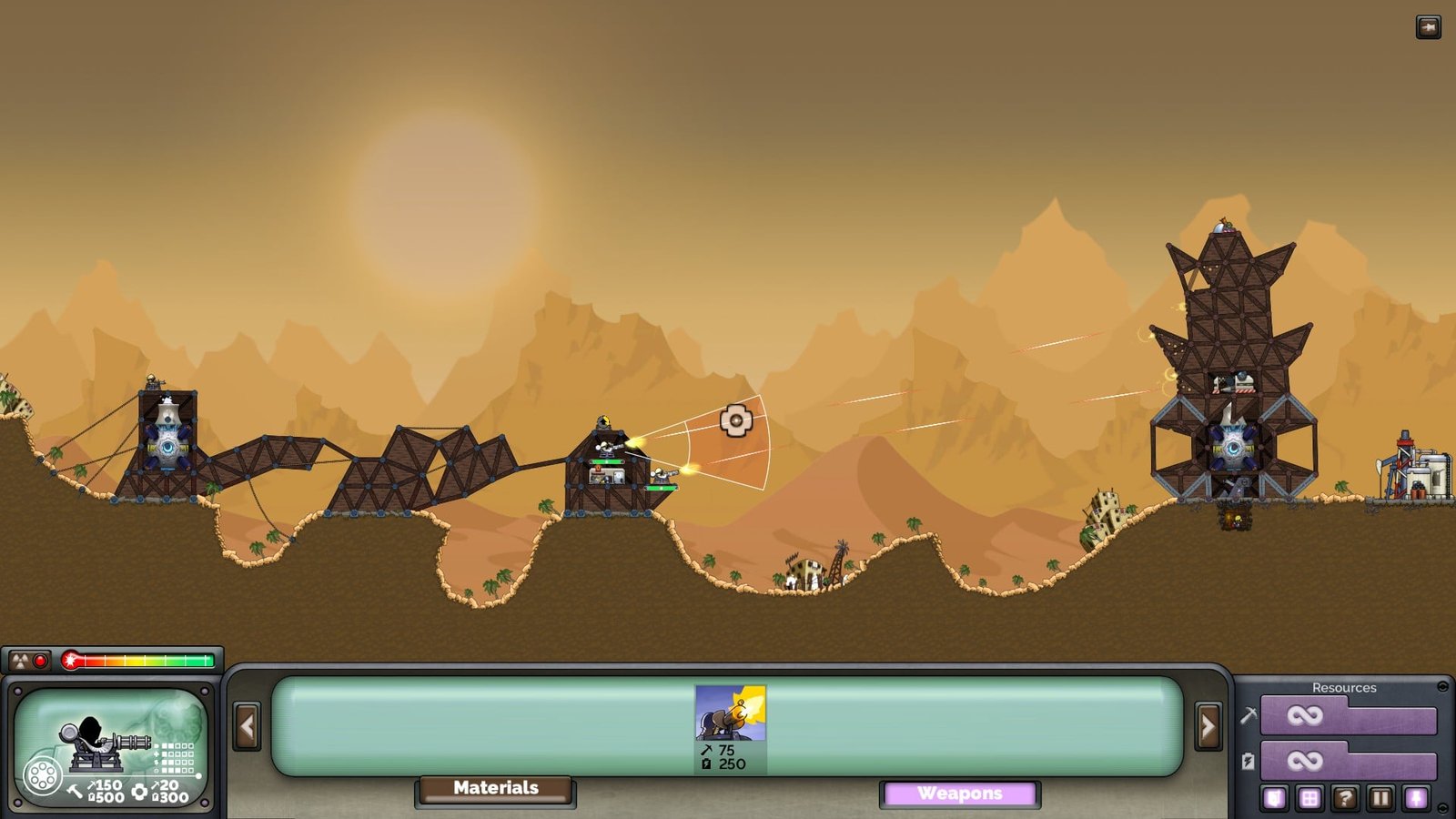
Task: Click the minigun ammo cylinder icon
Action: (42, 777)
